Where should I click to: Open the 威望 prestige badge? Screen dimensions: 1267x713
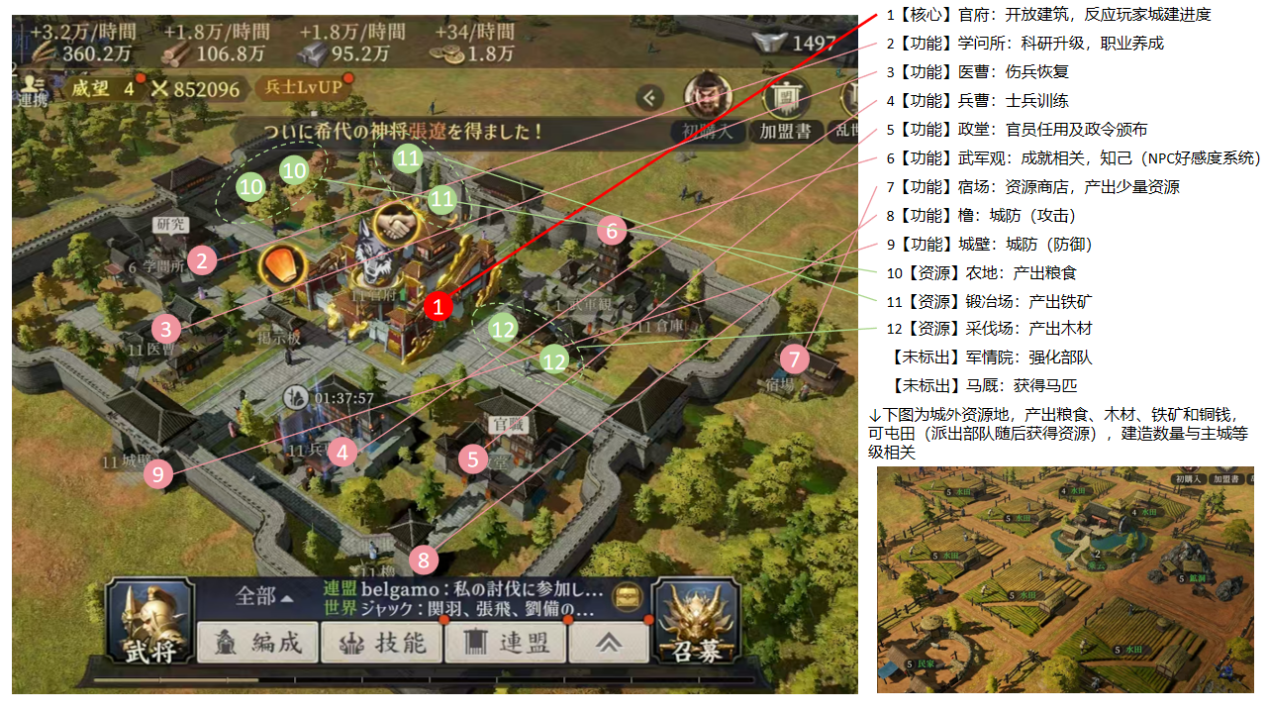tap(102, 88)
